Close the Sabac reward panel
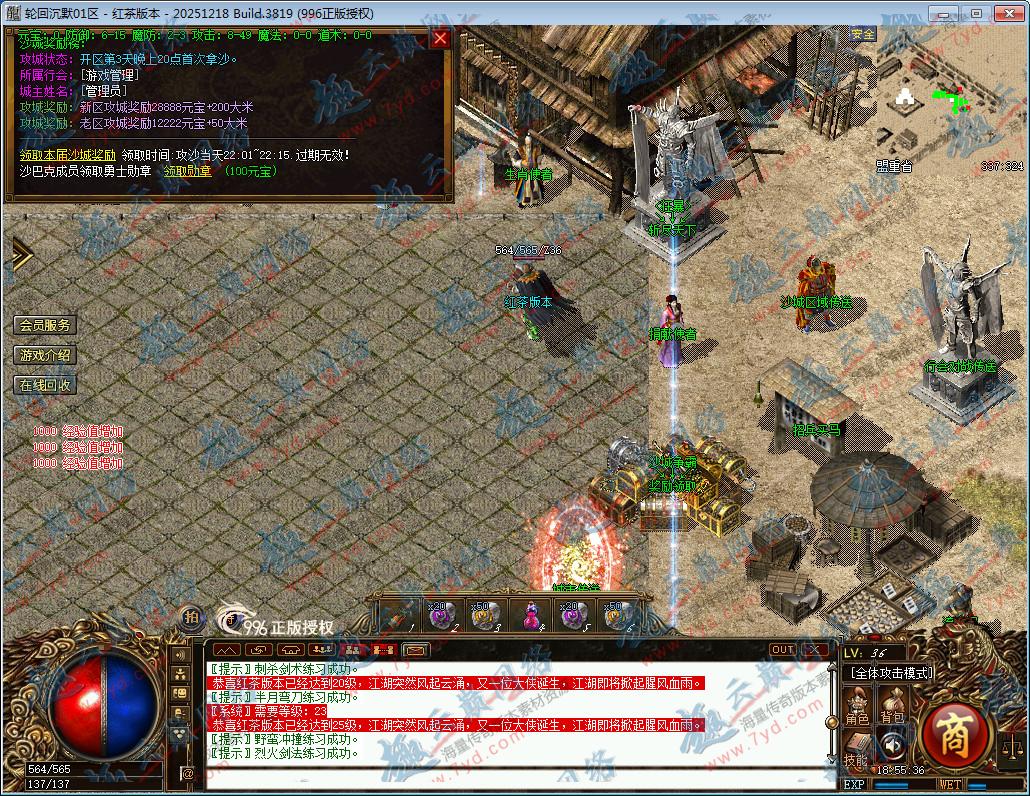 coord(440,39)
